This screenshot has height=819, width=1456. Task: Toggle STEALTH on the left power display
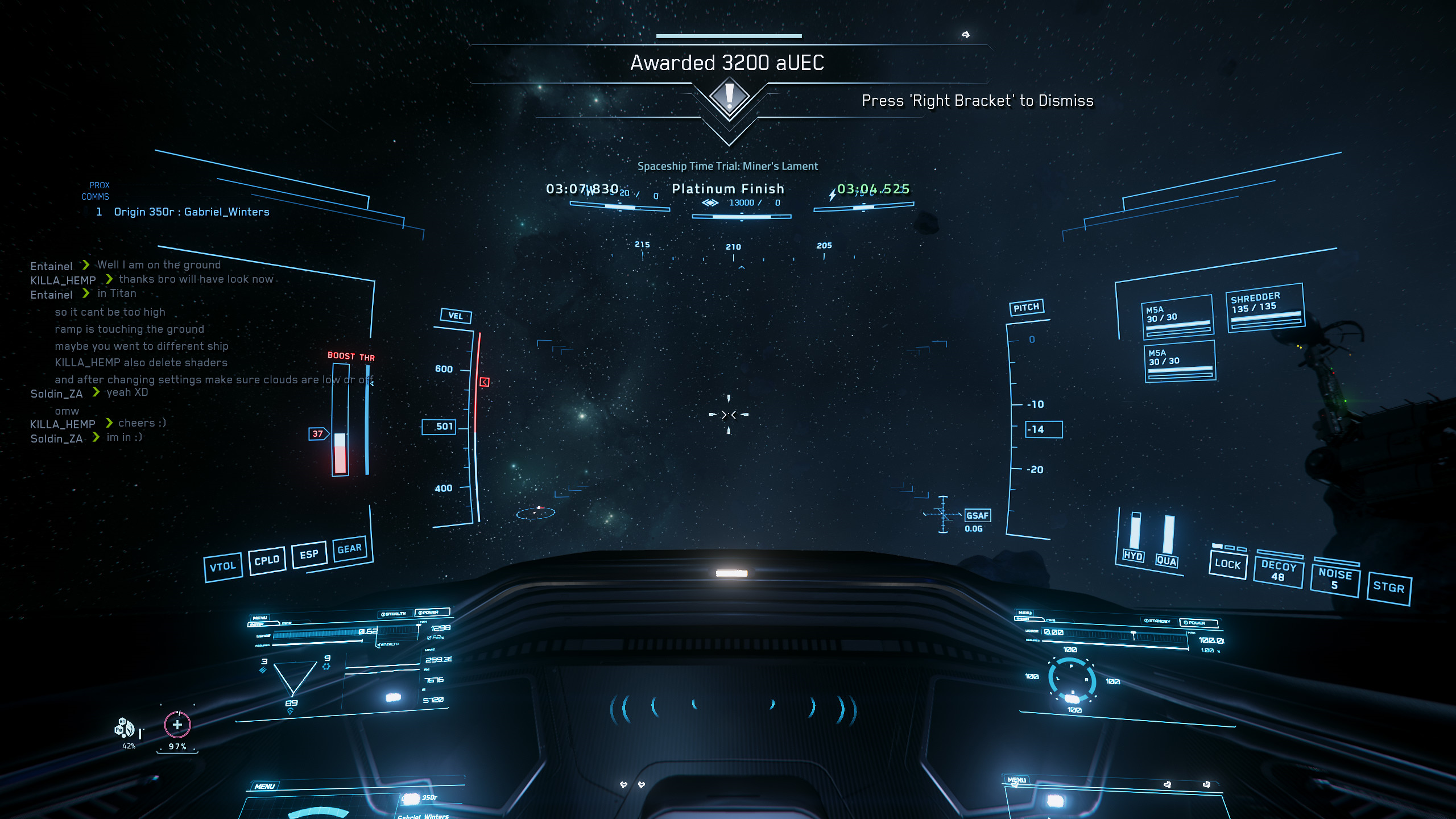coord(394,614)
